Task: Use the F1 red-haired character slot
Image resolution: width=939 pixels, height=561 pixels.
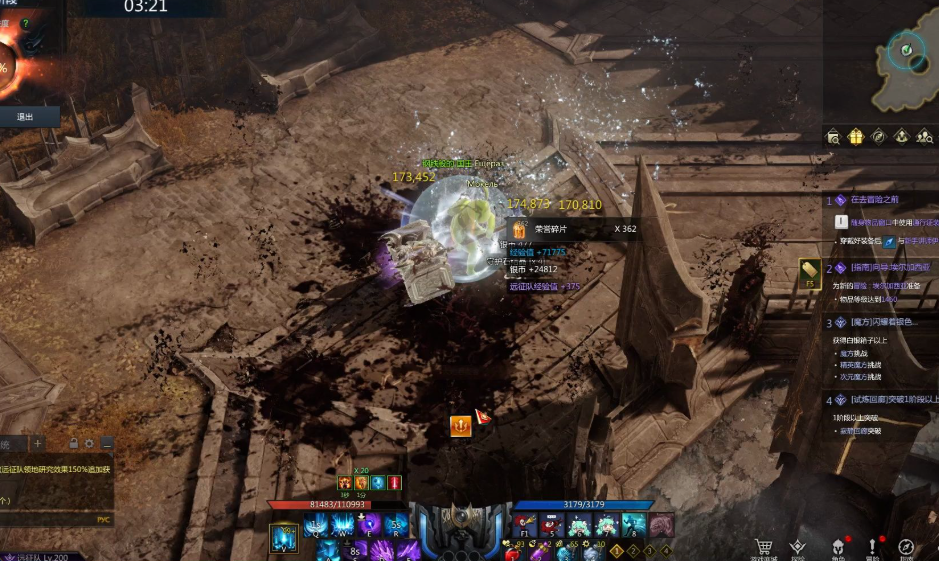Action: tap(525, 526)
